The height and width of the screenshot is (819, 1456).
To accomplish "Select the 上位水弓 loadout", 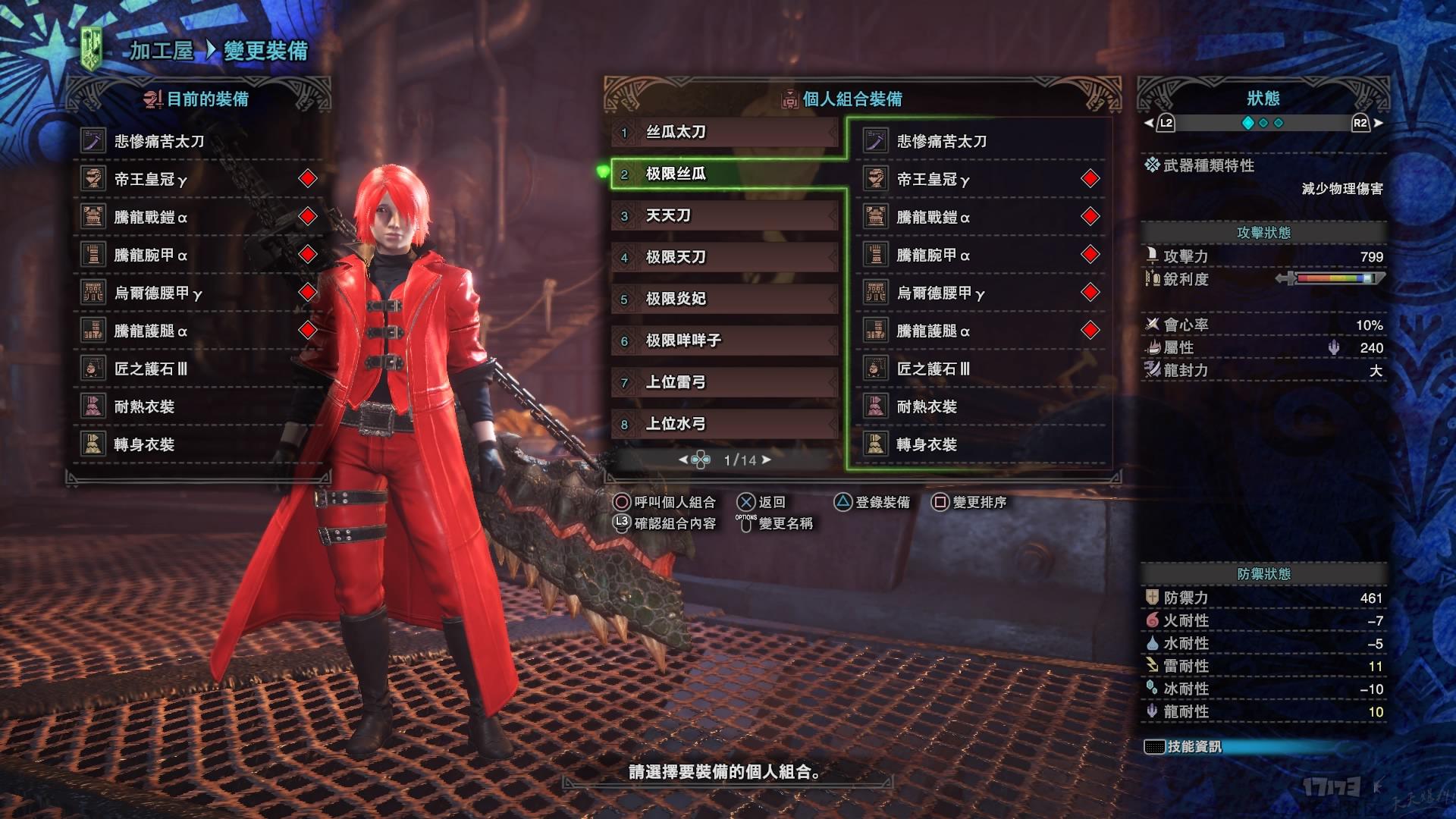I will tap(724, 425).
